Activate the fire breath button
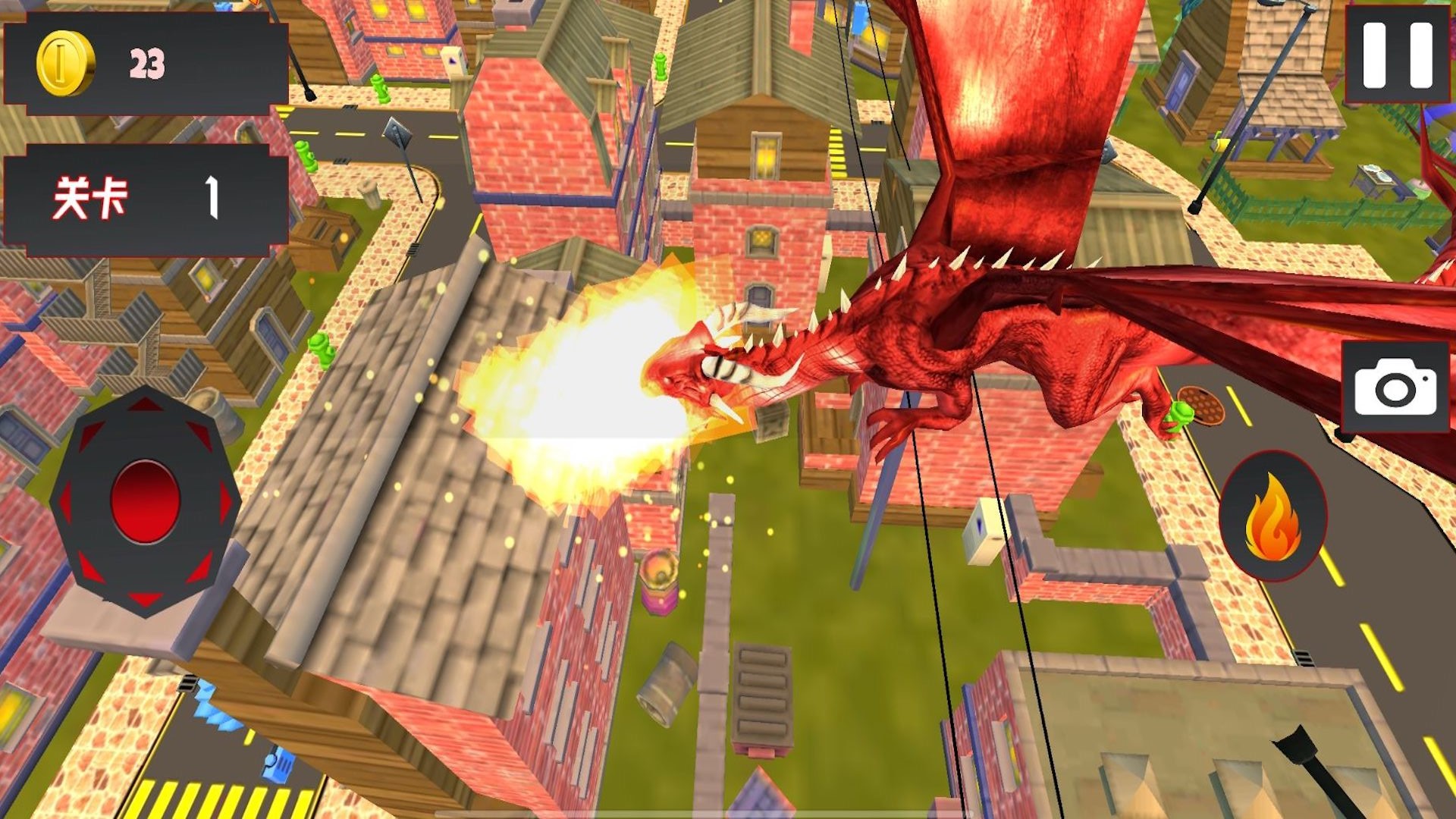1456x819 pixels. pos(1272,516)
